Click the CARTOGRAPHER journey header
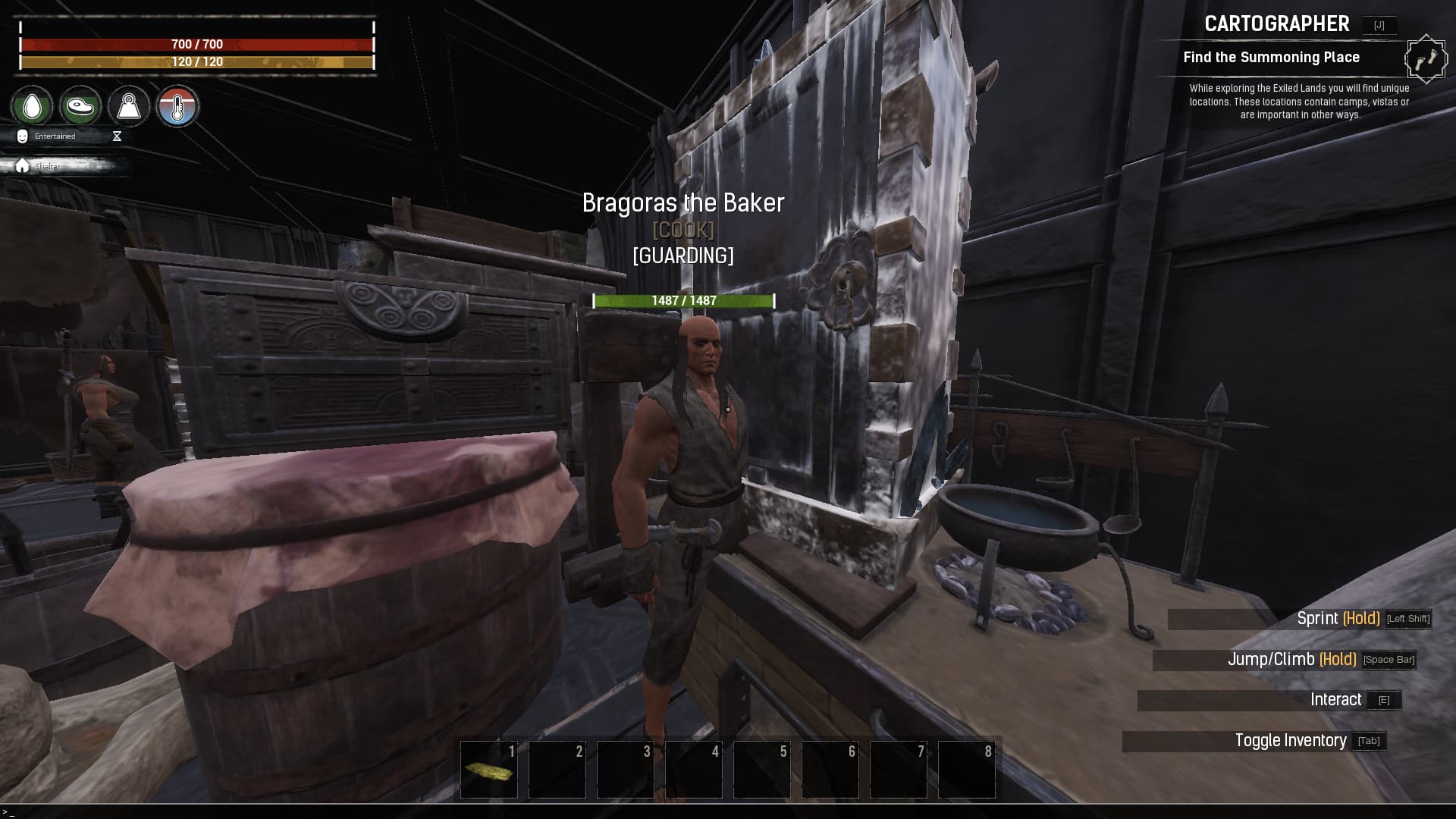Viewport: 1456px width, 819px height. [x=1276, y=24]
